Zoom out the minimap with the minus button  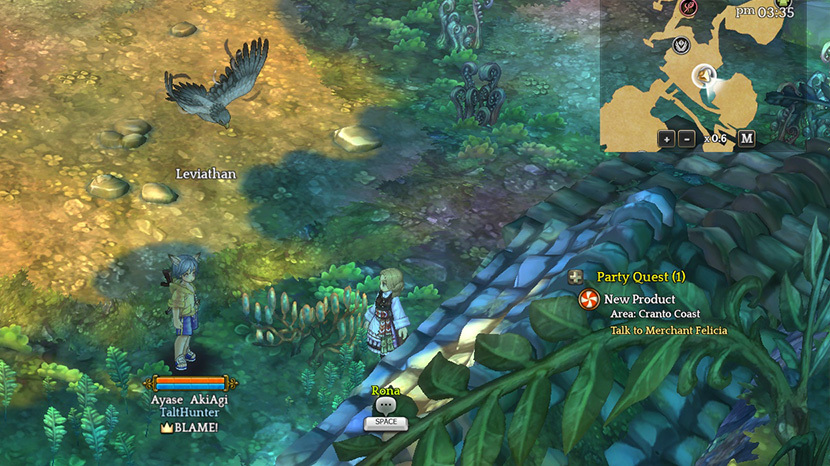pyautogui.click(x=686, y=139)
